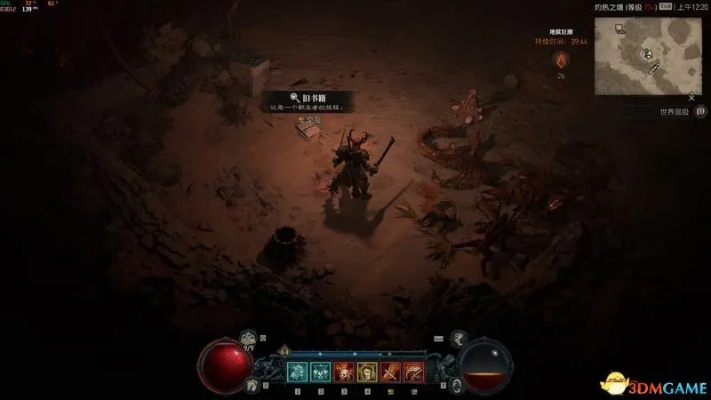Image resolution: width=711 pixels, height=400 pixels.
Task: Open the minimap in the corner
Action: (651, 53)
